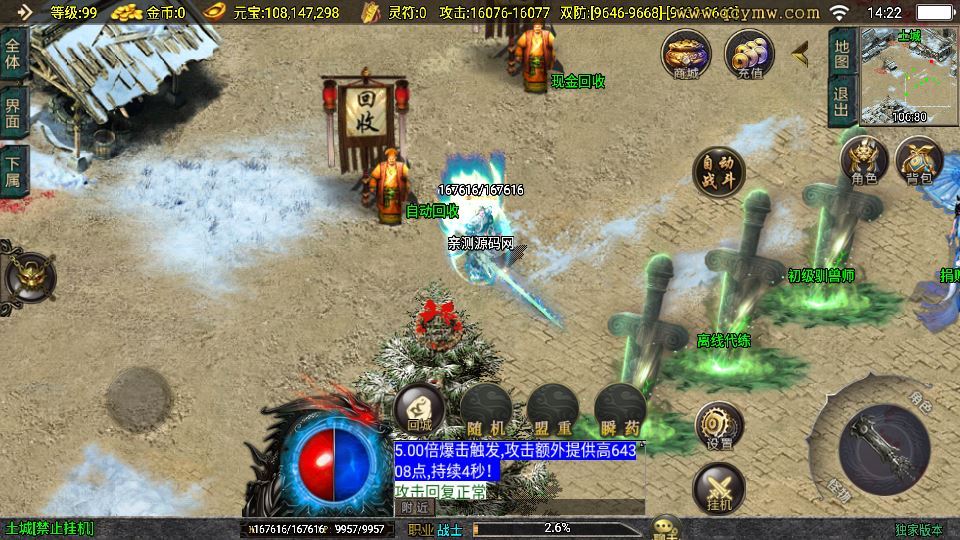The width and height of the screenshot is (960, 540).
Task: Open the 角色 character sheet
Action: click(864, 161)
